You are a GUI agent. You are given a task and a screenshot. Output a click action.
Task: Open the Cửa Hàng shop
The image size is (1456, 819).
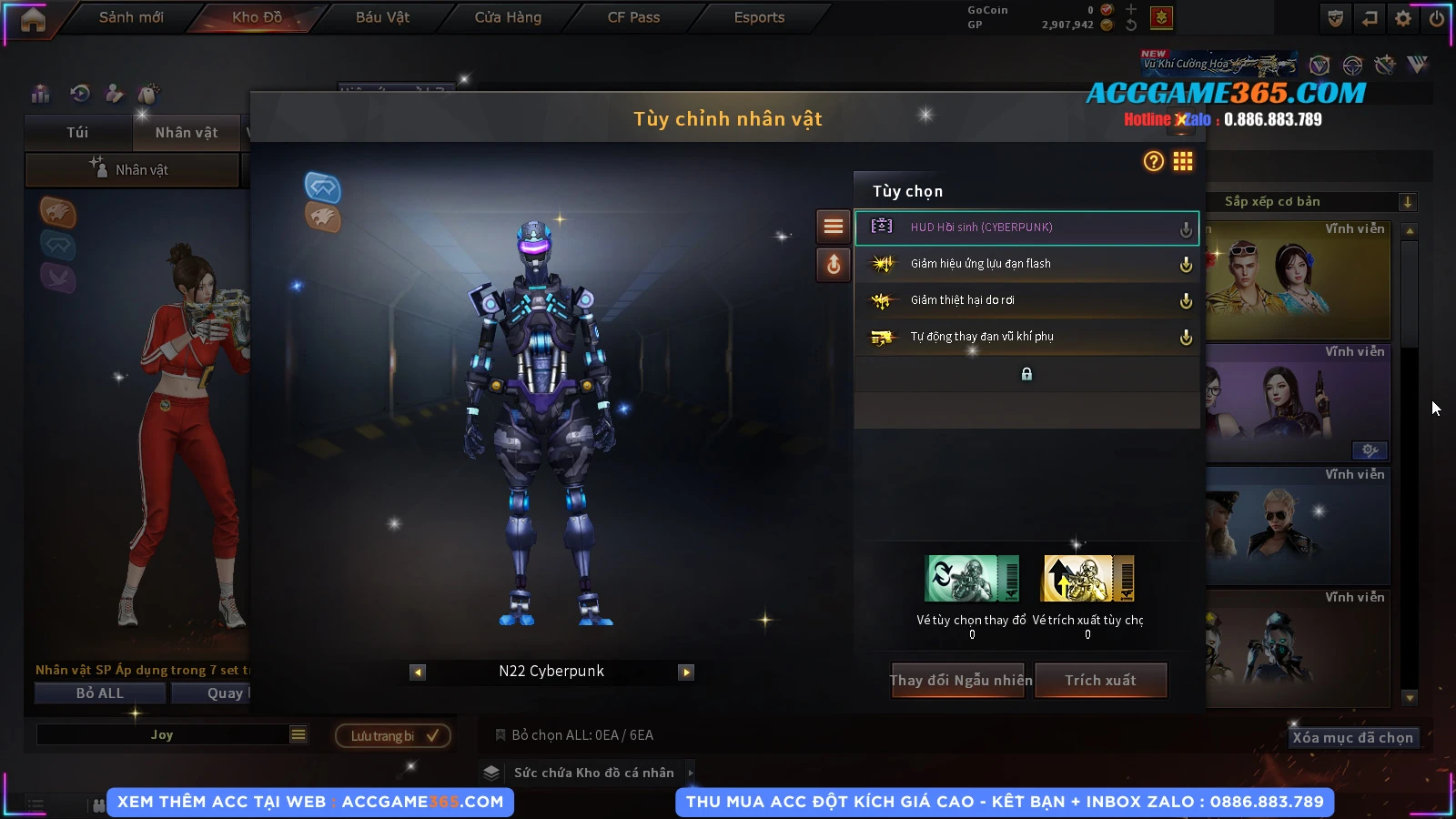[x=508, y=17]
